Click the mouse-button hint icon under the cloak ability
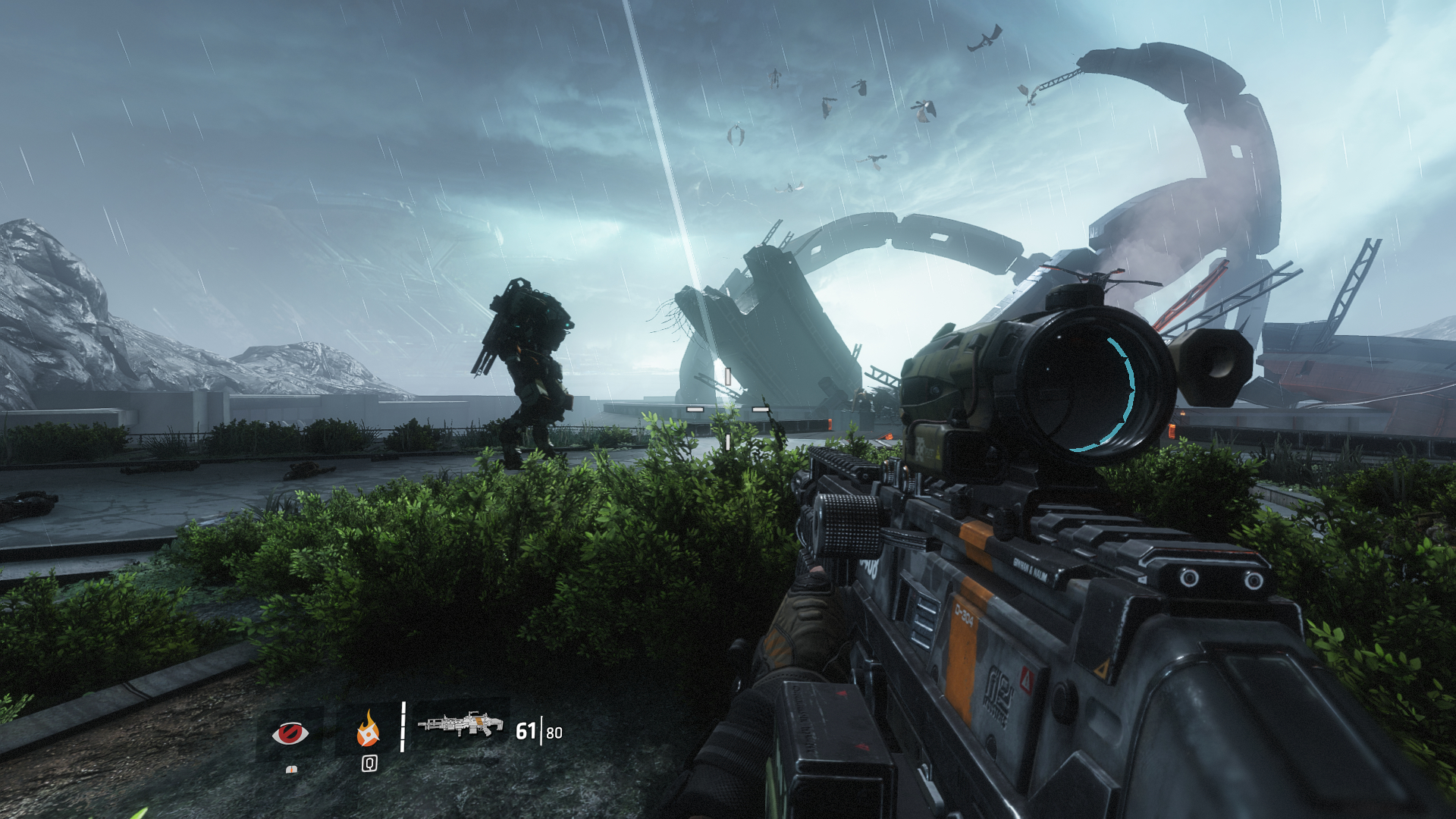 (293, 771)
